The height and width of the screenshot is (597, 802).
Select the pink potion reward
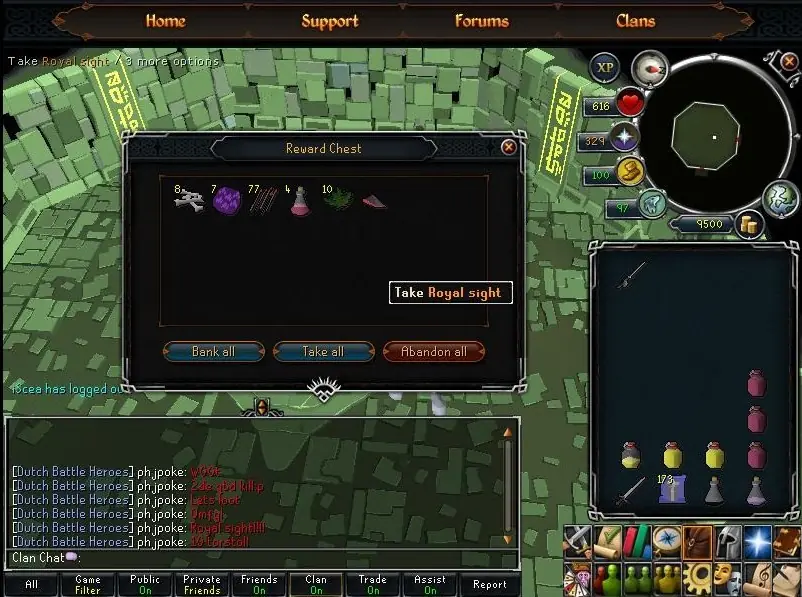tap(299, 201)
